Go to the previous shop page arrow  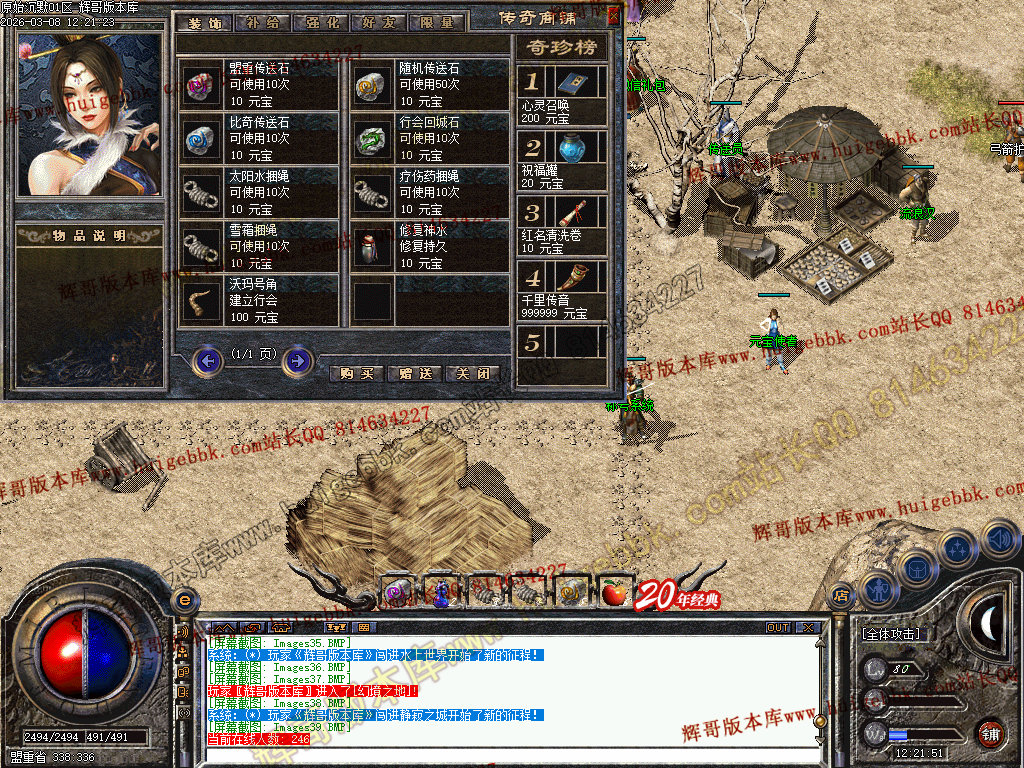(x=208, y=361)
